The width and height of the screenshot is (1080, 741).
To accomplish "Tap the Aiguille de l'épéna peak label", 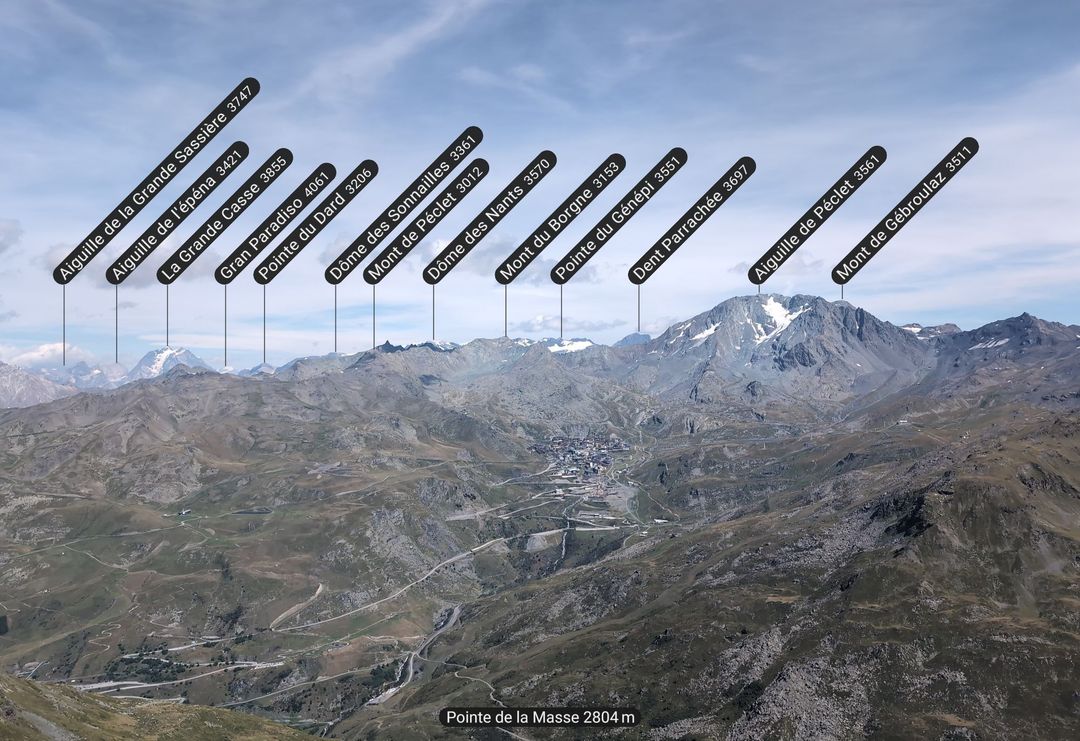I will [177, 213].
